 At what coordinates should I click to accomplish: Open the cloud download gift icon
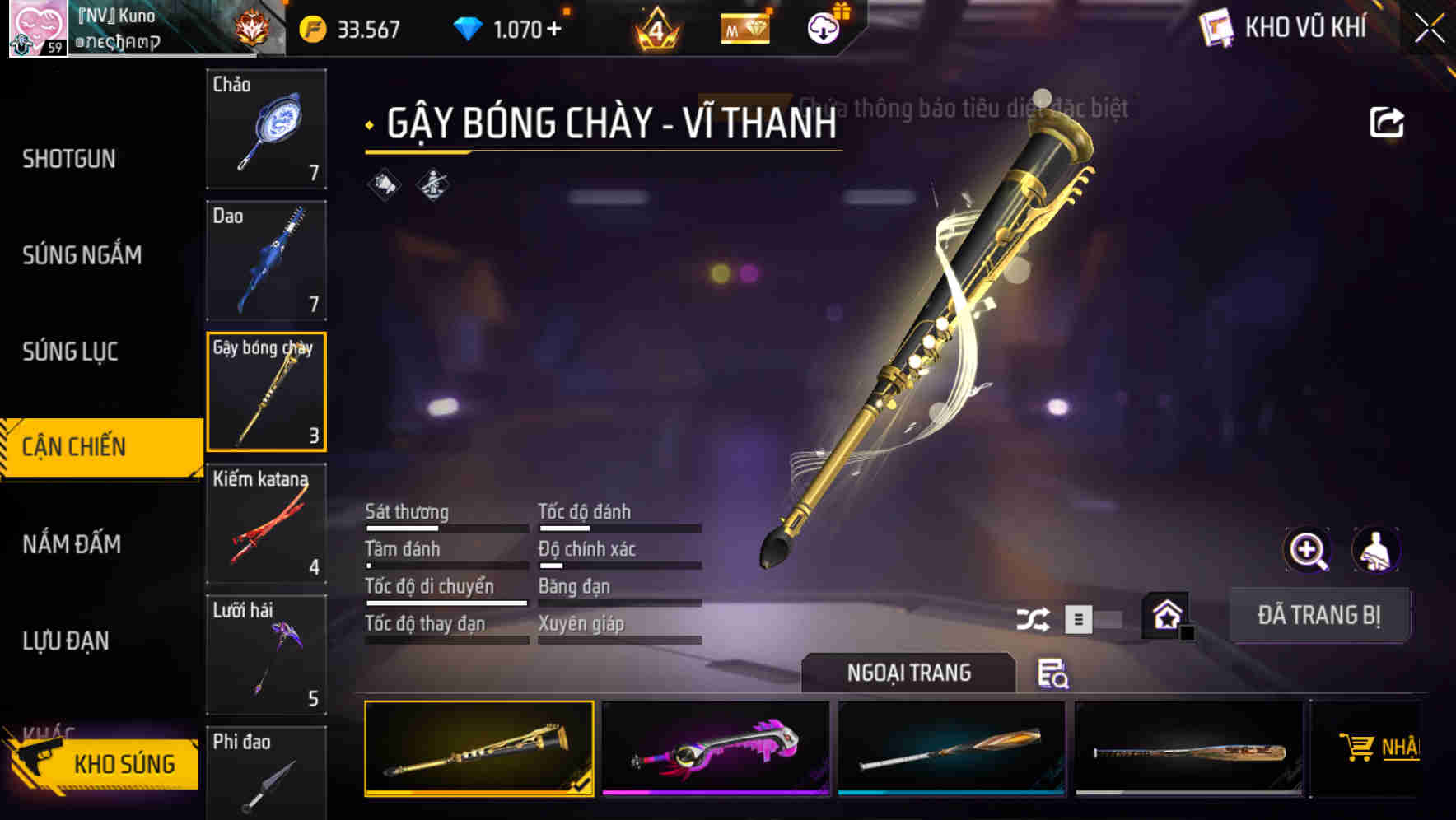click(821, 27)
